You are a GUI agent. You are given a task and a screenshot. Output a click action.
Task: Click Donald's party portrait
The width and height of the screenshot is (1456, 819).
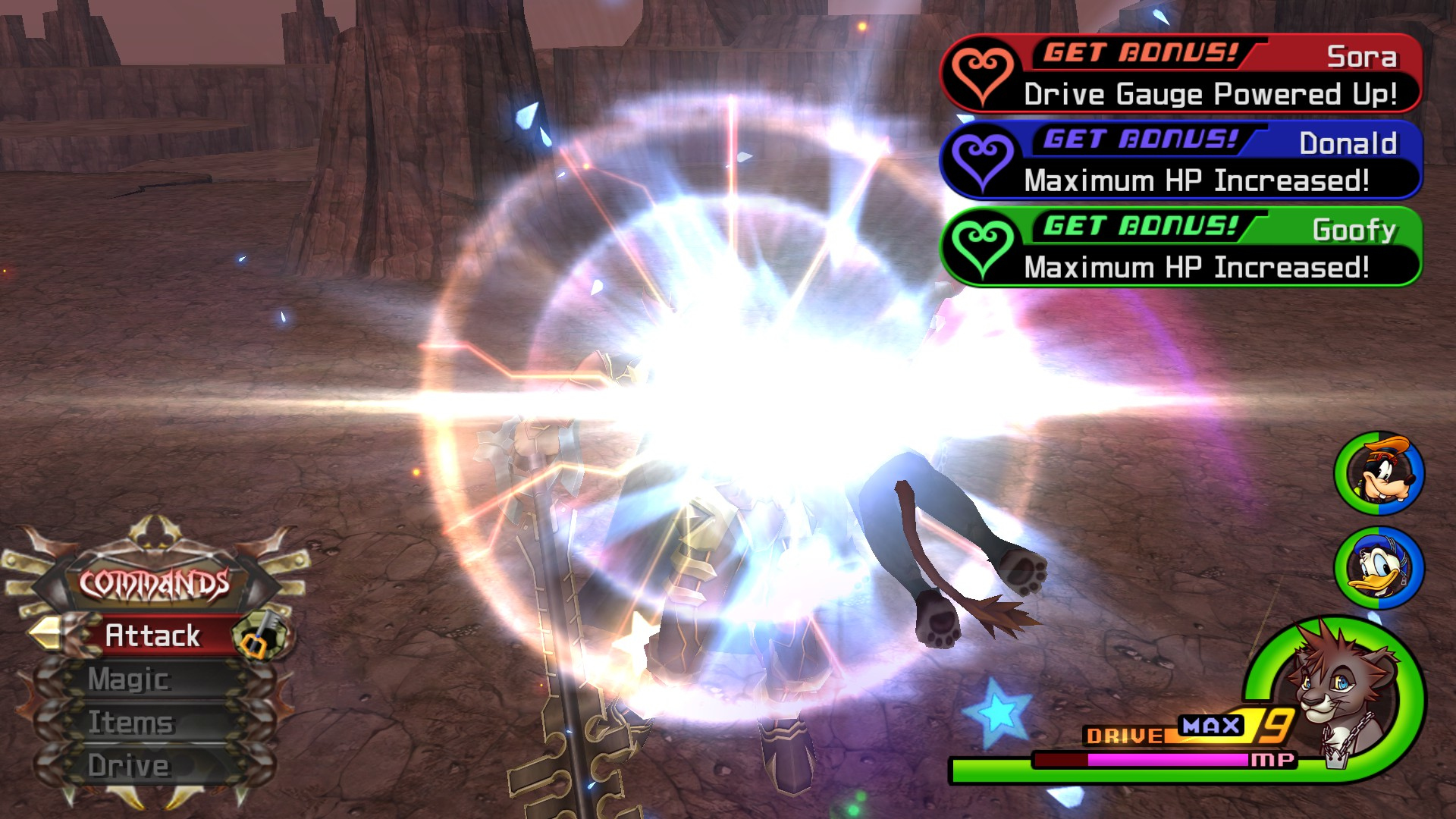point(1379,568)
